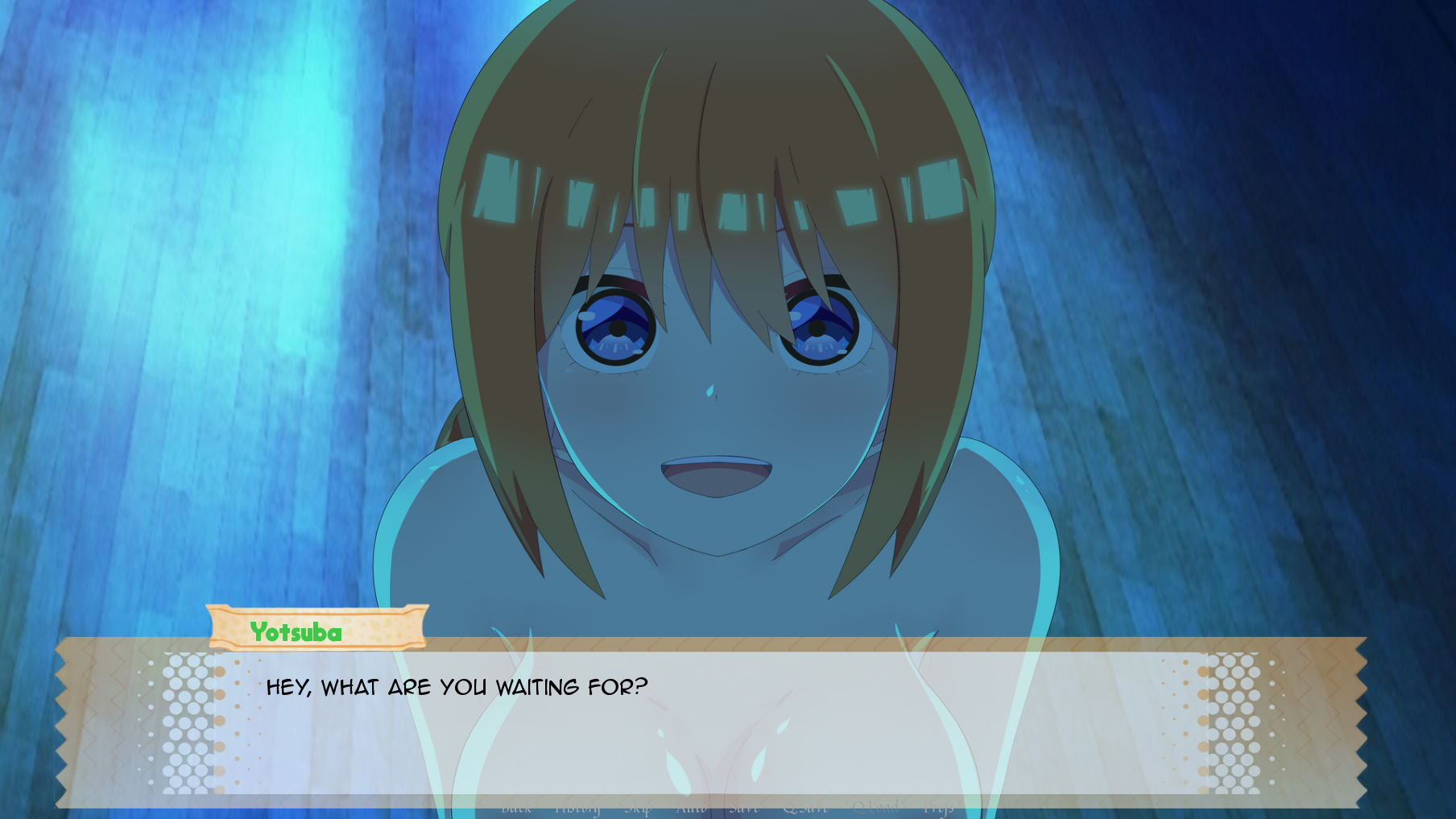
Task: Toggle Auto advance mode
Action: click(691, 808)
